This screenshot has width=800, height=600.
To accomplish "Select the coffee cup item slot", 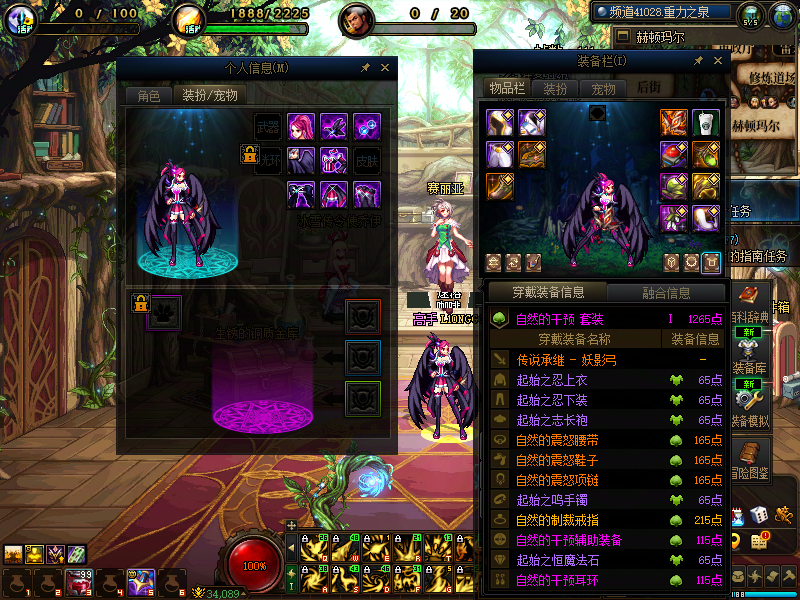I will click(x=706, y=123).
